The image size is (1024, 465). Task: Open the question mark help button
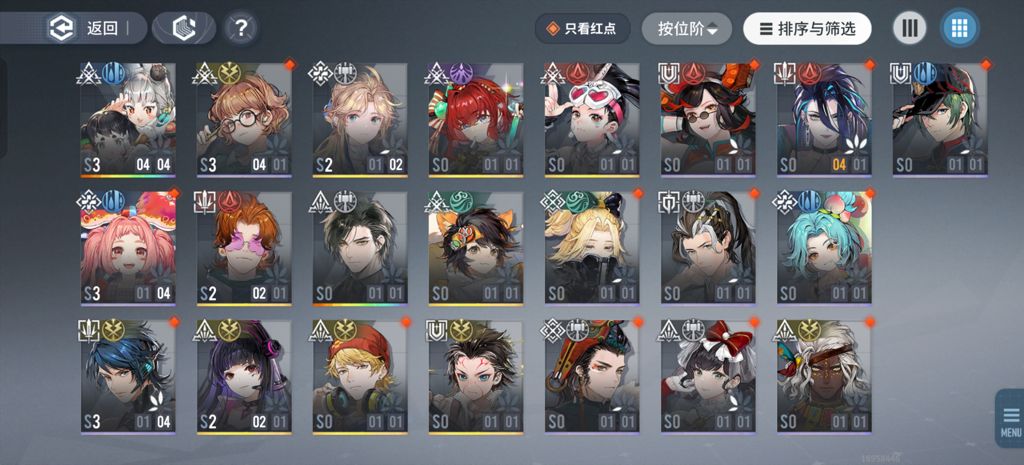click(x=240, y=28)
